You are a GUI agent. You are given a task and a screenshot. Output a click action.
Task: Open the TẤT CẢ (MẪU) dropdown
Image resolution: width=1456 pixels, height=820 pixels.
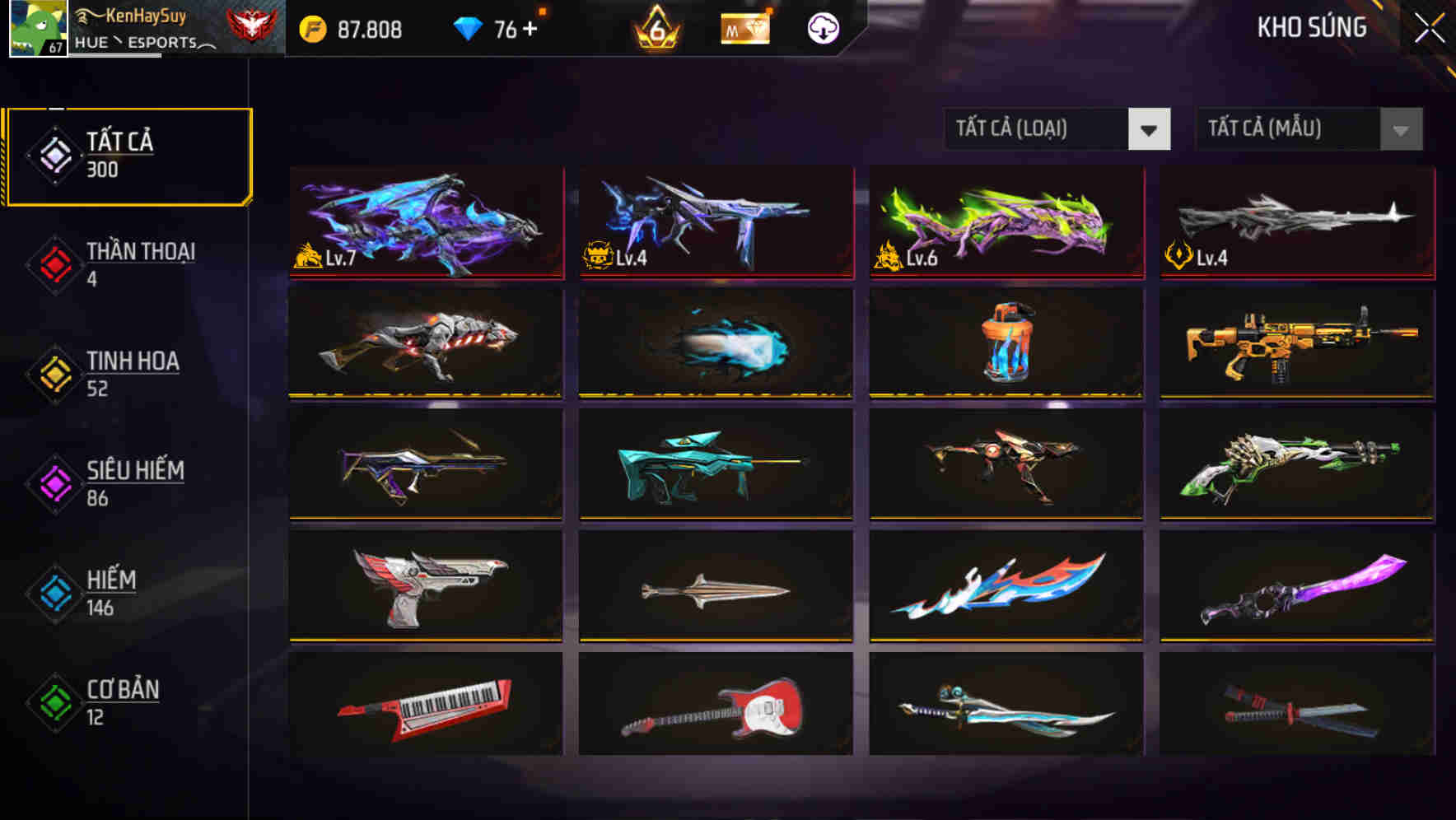tap(1309, 129)
